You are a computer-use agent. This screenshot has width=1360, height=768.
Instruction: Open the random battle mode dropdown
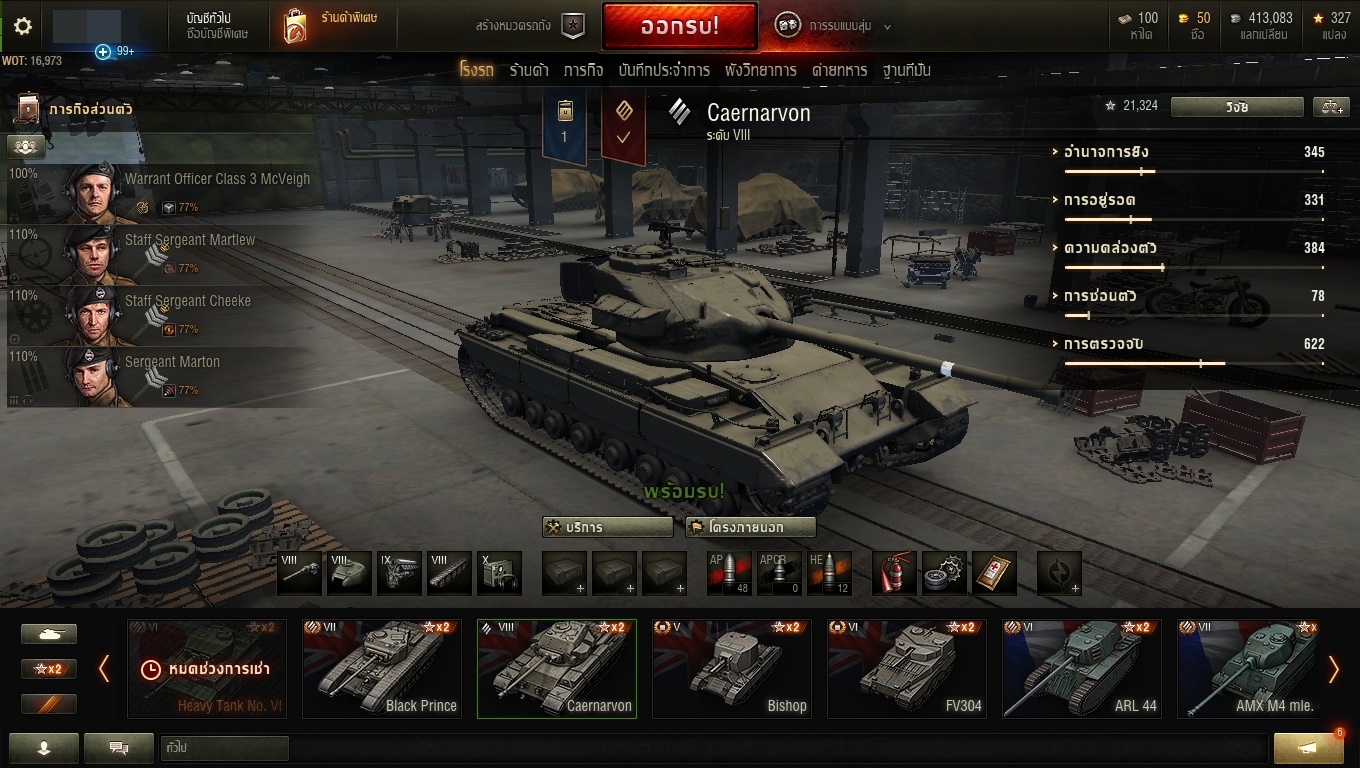832,26
